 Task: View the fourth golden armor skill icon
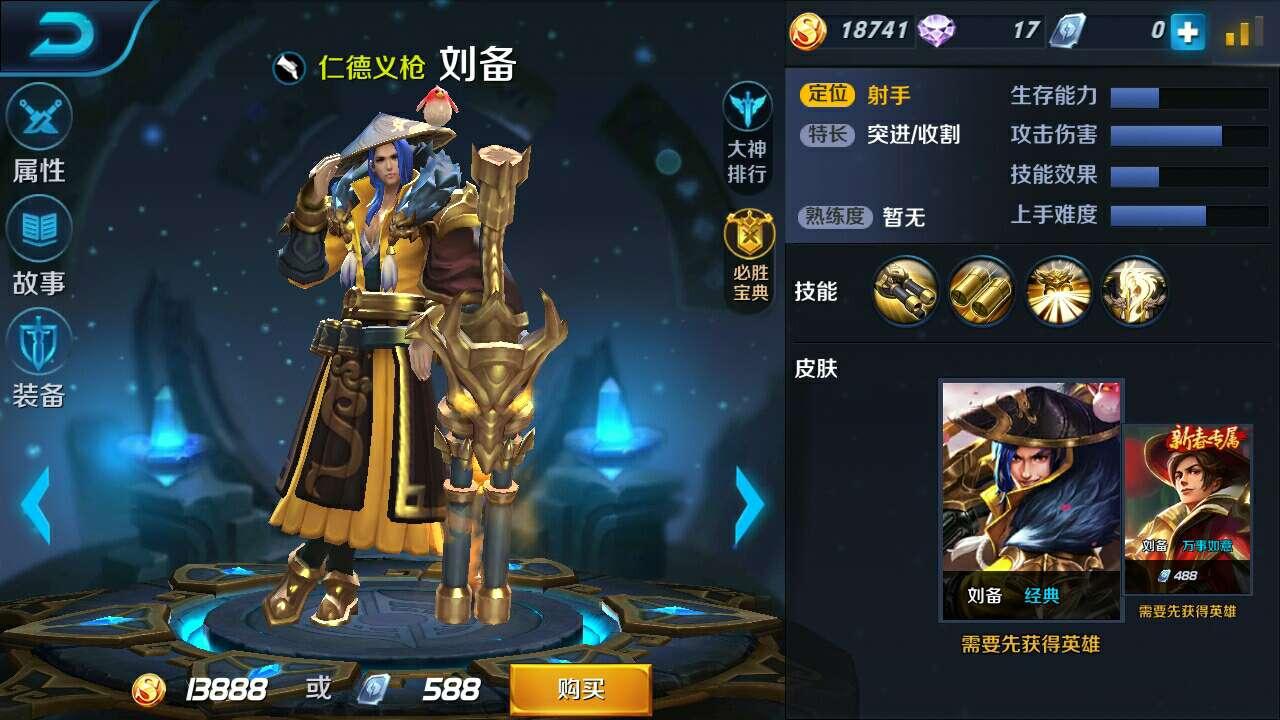(x=1134, y=291)
